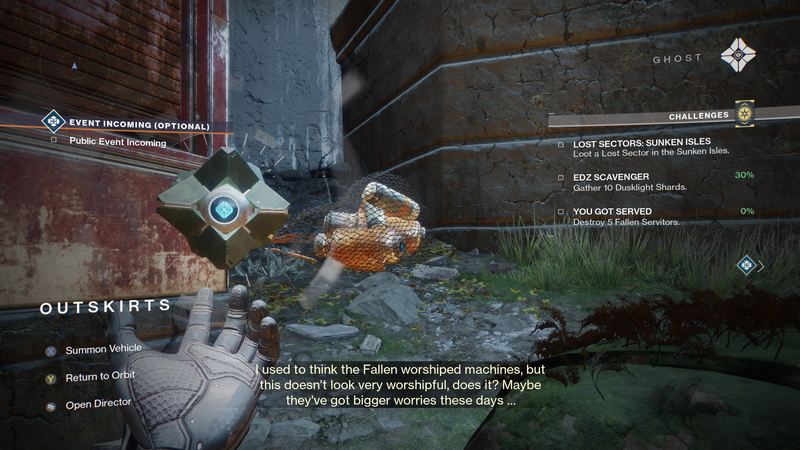Click the diamond icon below the challenges list

[745, 265]
